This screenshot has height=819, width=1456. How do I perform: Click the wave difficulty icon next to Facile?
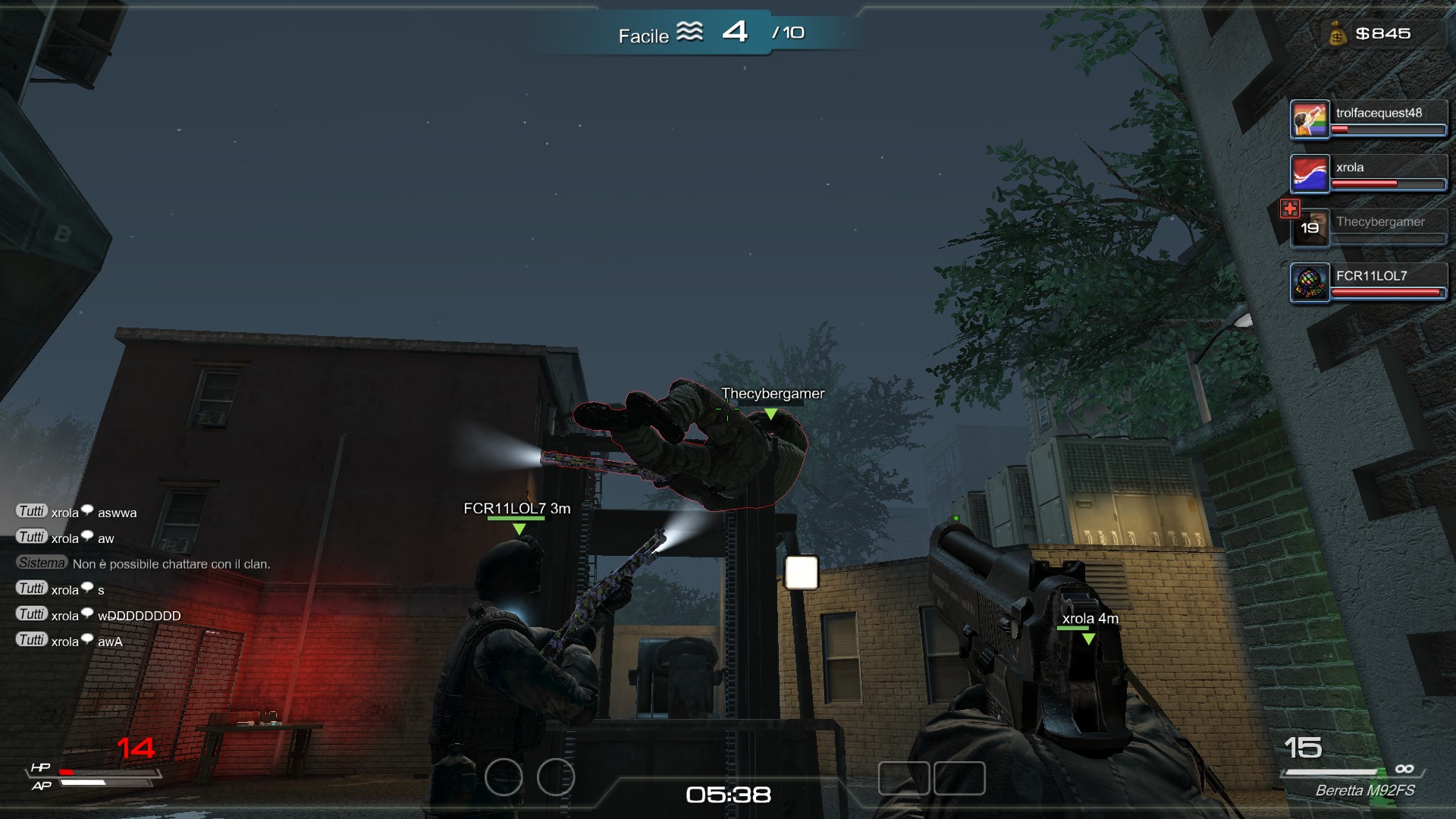coord(691,33)
